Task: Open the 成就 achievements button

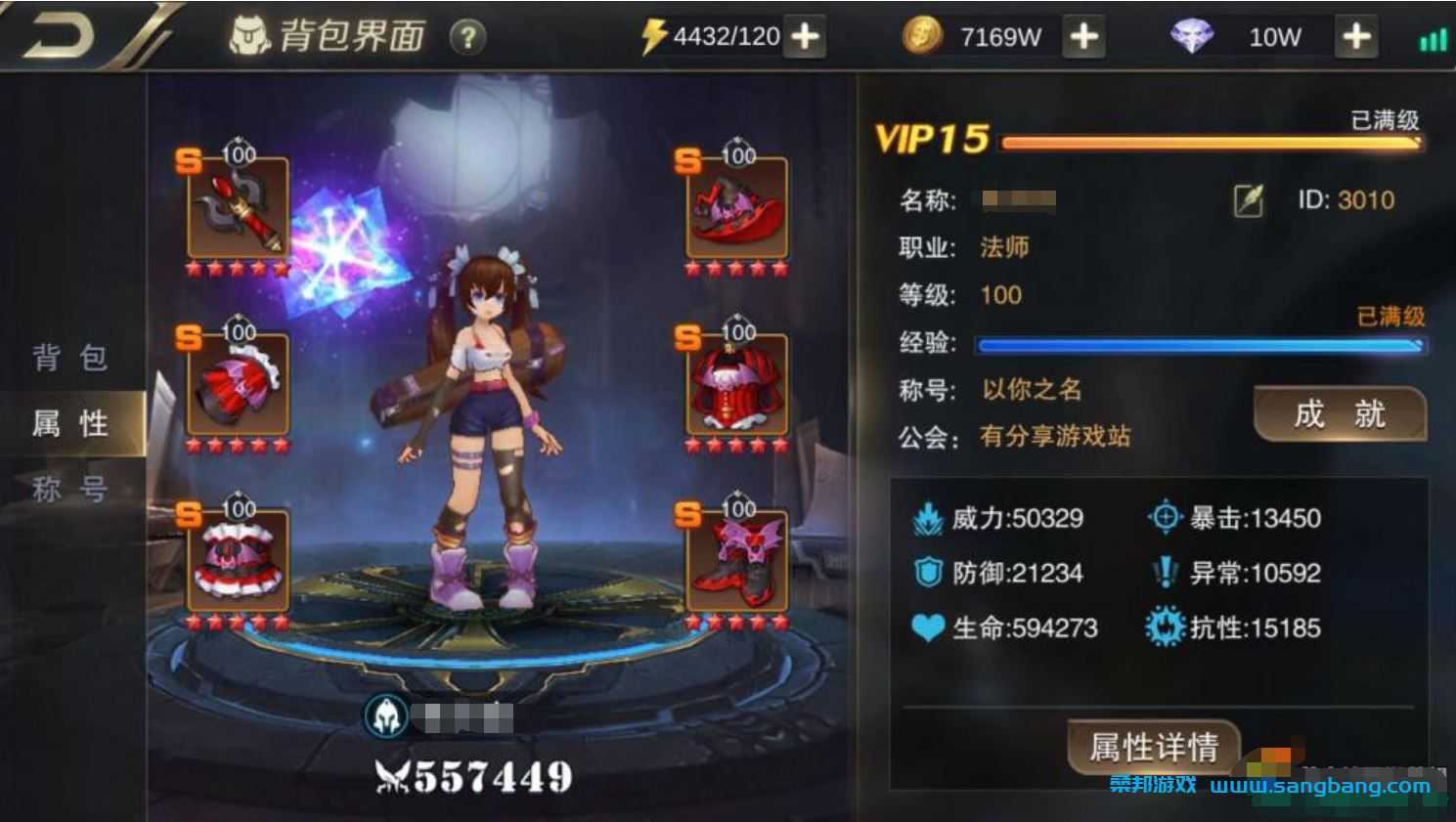Action: [x=1341, y=414]
